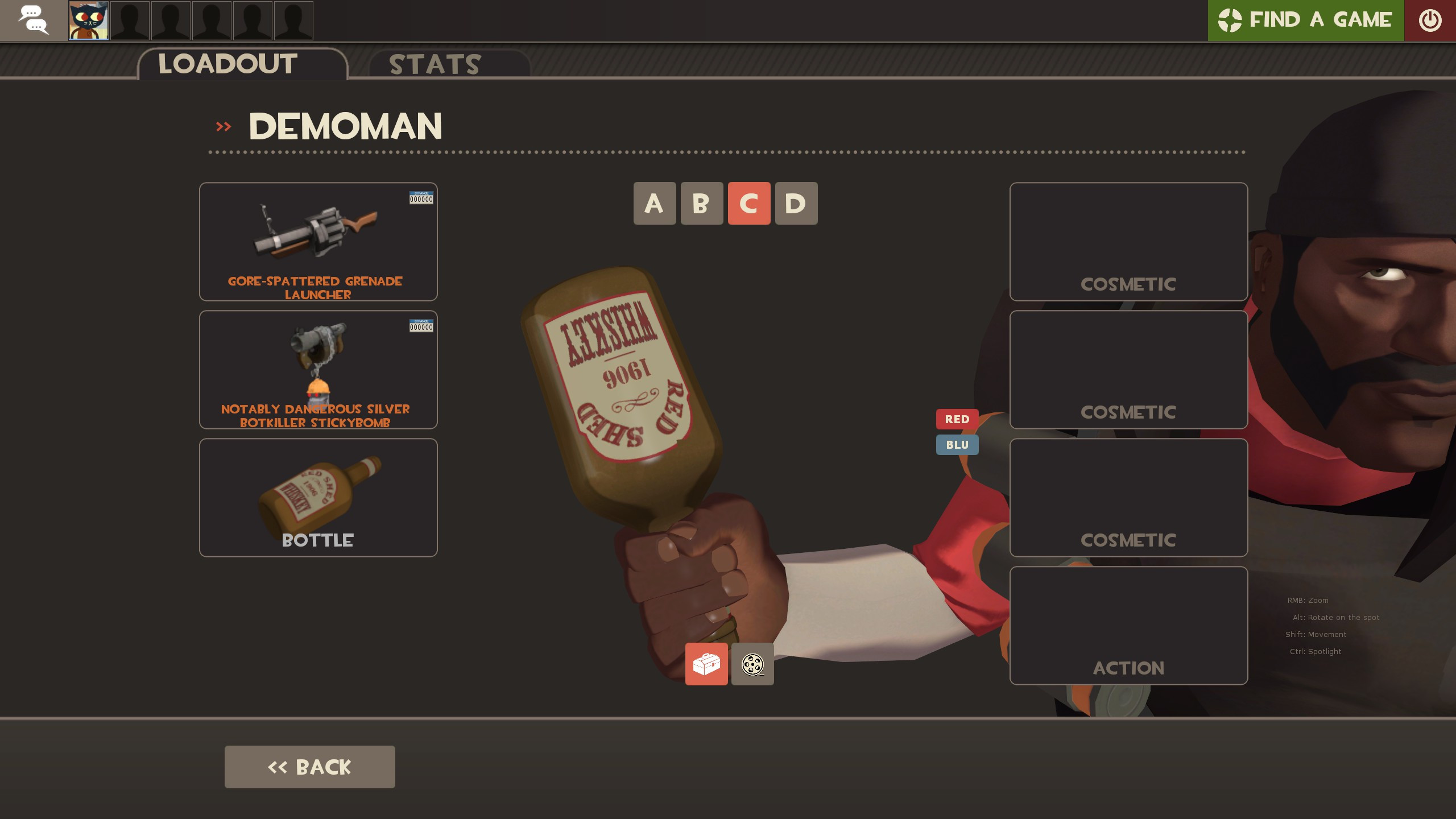
Task: Open the LOADOUT tab
Action: click(226, 64)
